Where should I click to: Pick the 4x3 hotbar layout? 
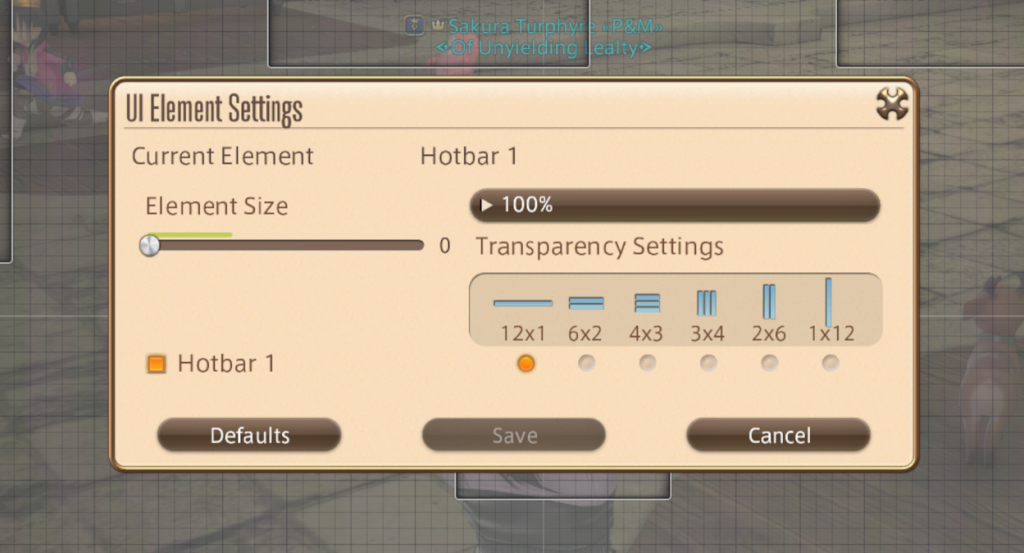pos(648,363)
